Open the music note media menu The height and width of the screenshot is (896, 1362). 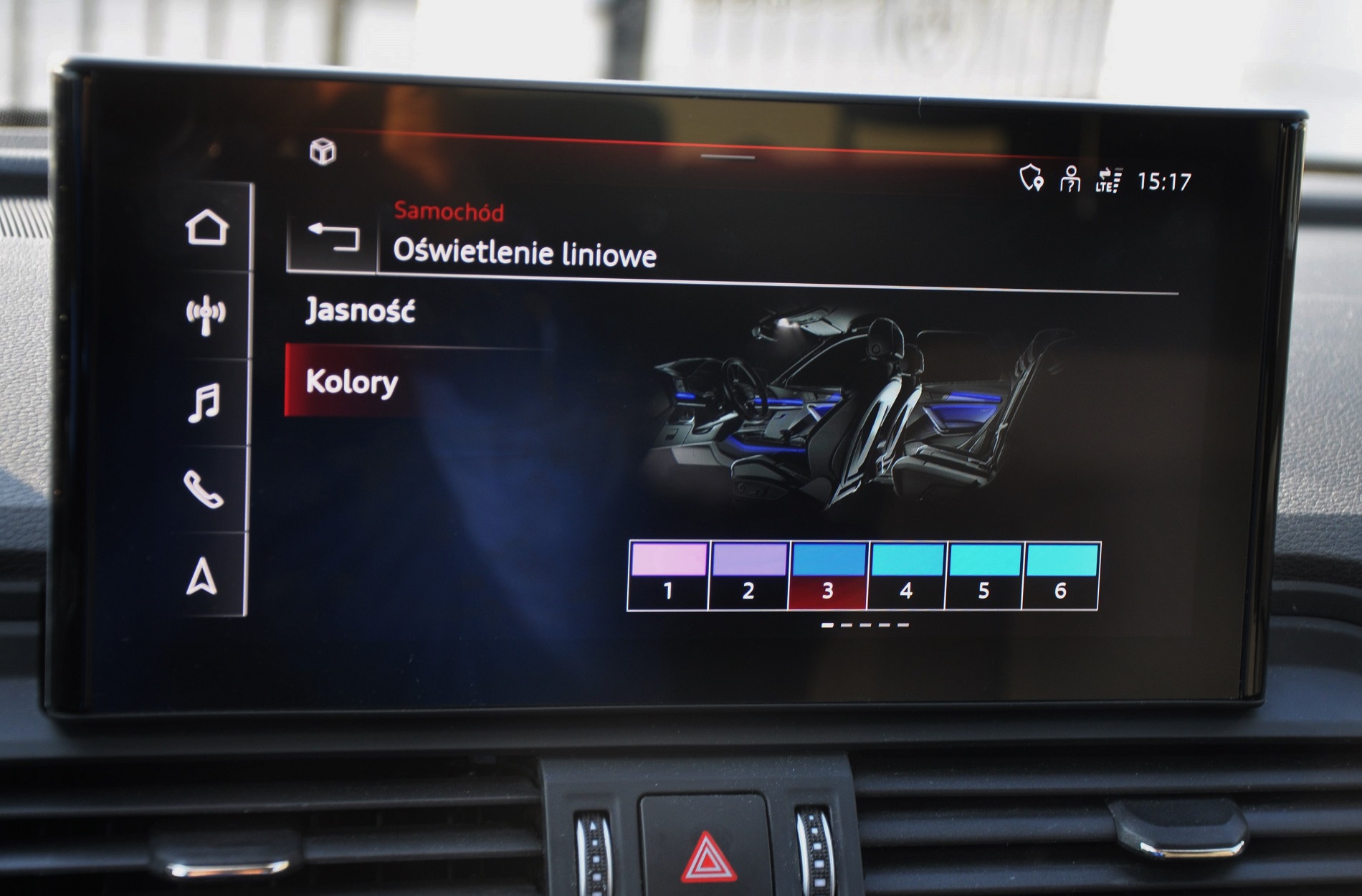coord(204,402)
